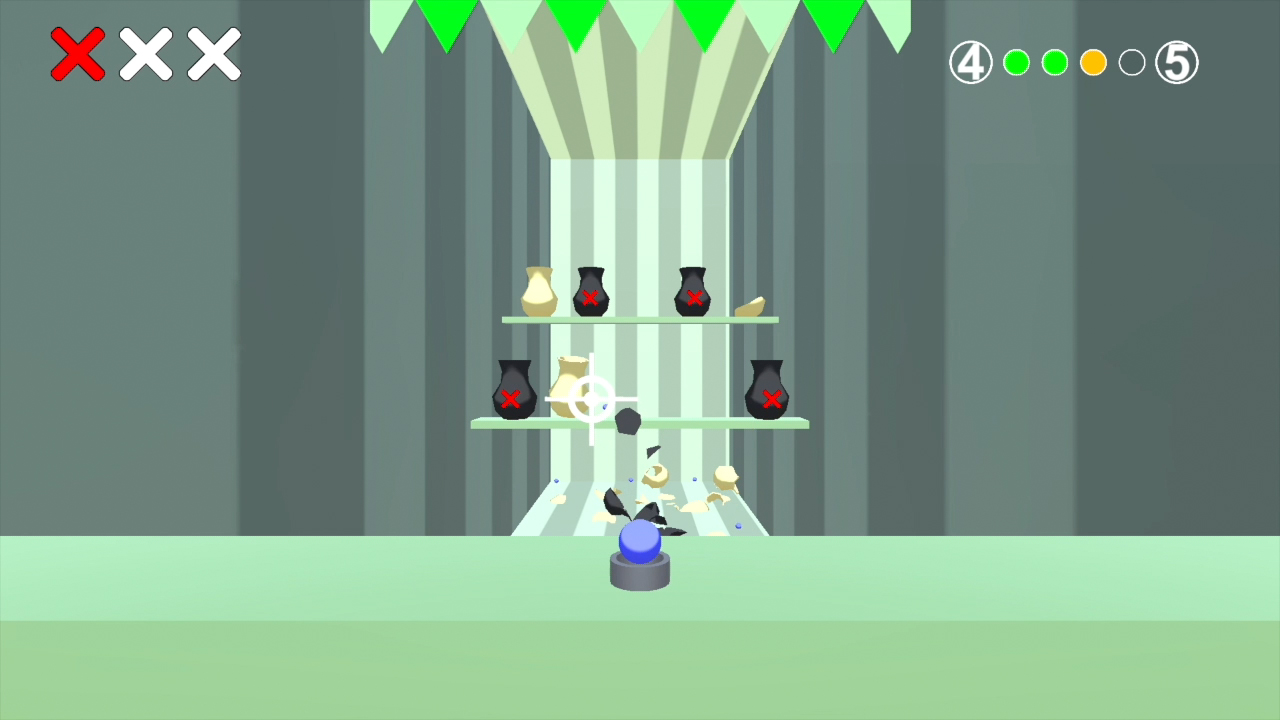Toggle the empty white progress dot
The height and width of the screenshot is (720, 1280).
1131,62
